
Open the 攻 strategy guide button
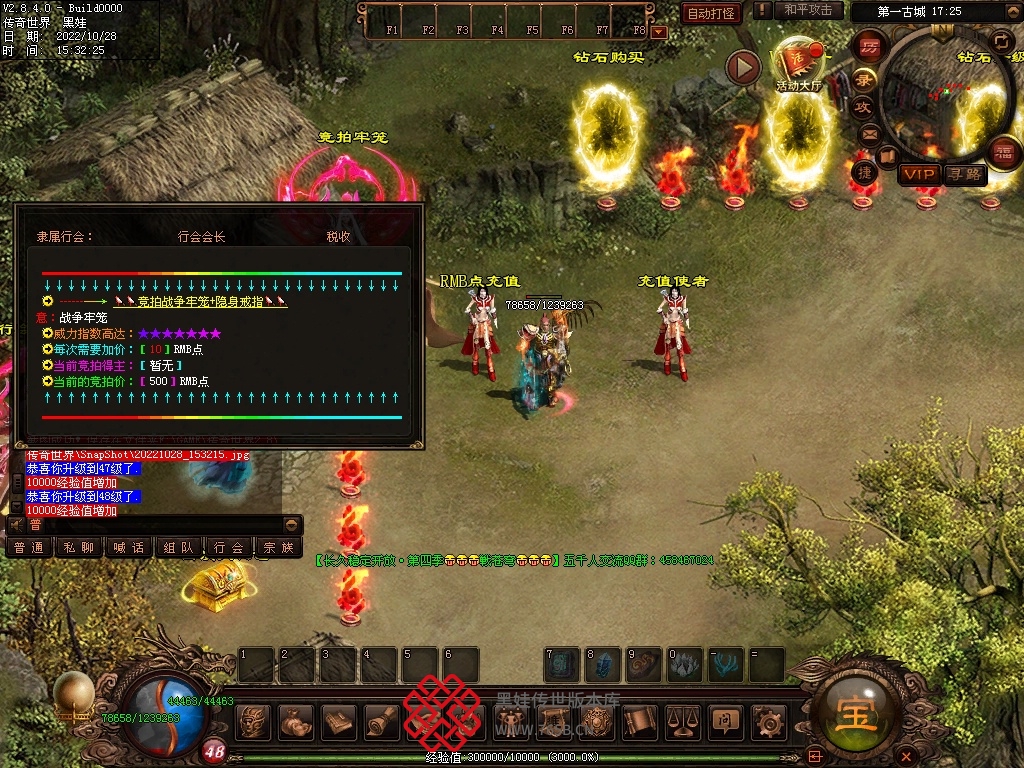click(x=863, y=107)
